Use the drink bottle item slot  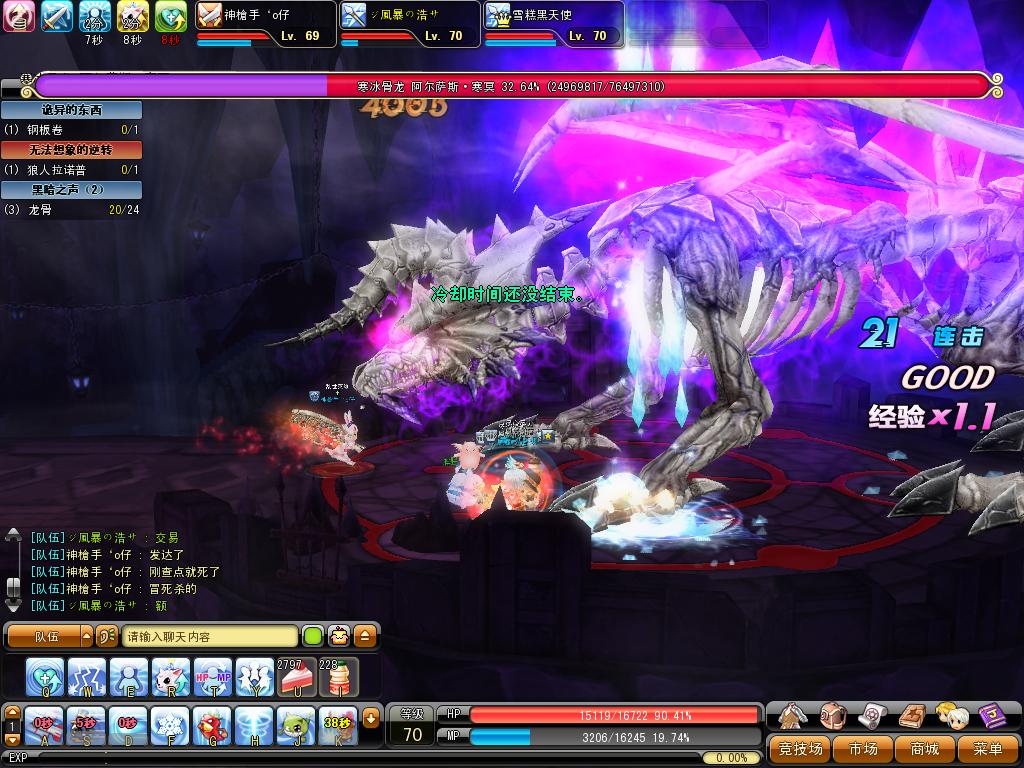click(x=339, y=677)
